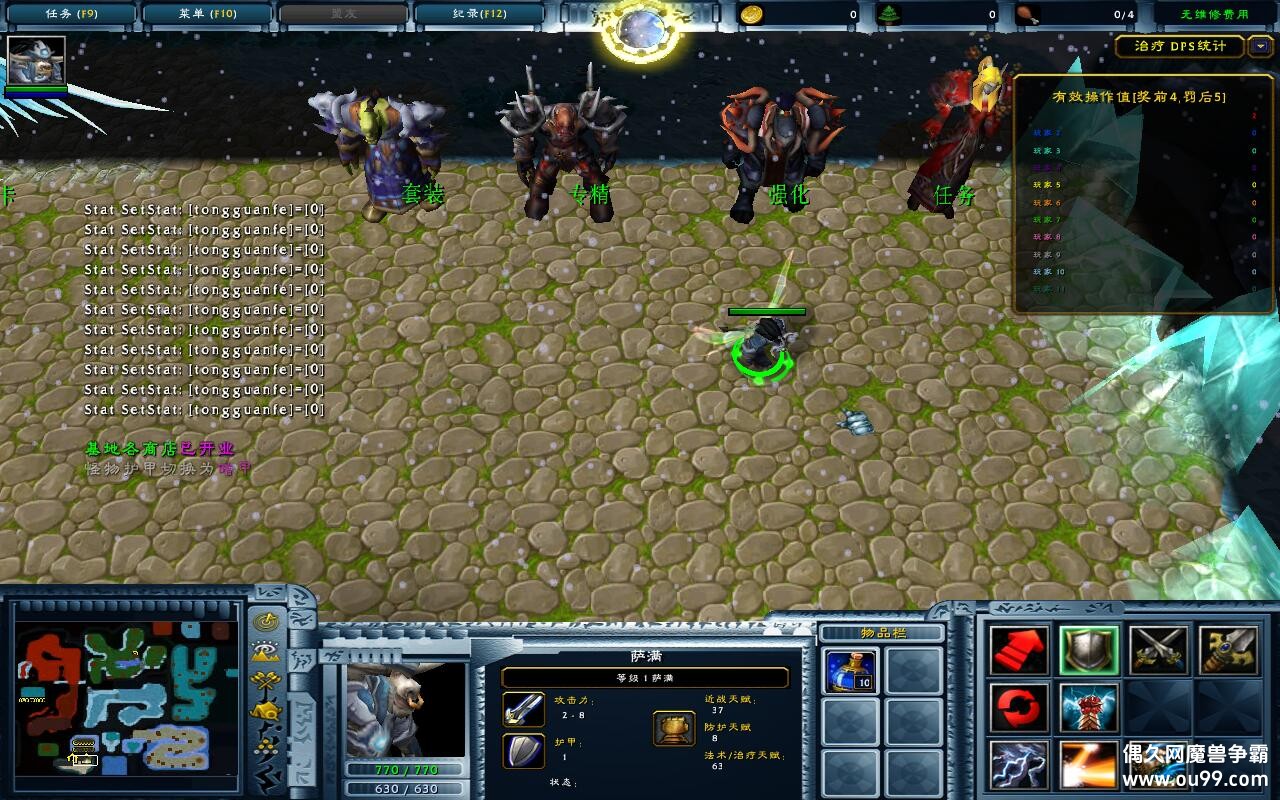
Task: Open the 菜单 (F10) game menu
Action: 207,14
